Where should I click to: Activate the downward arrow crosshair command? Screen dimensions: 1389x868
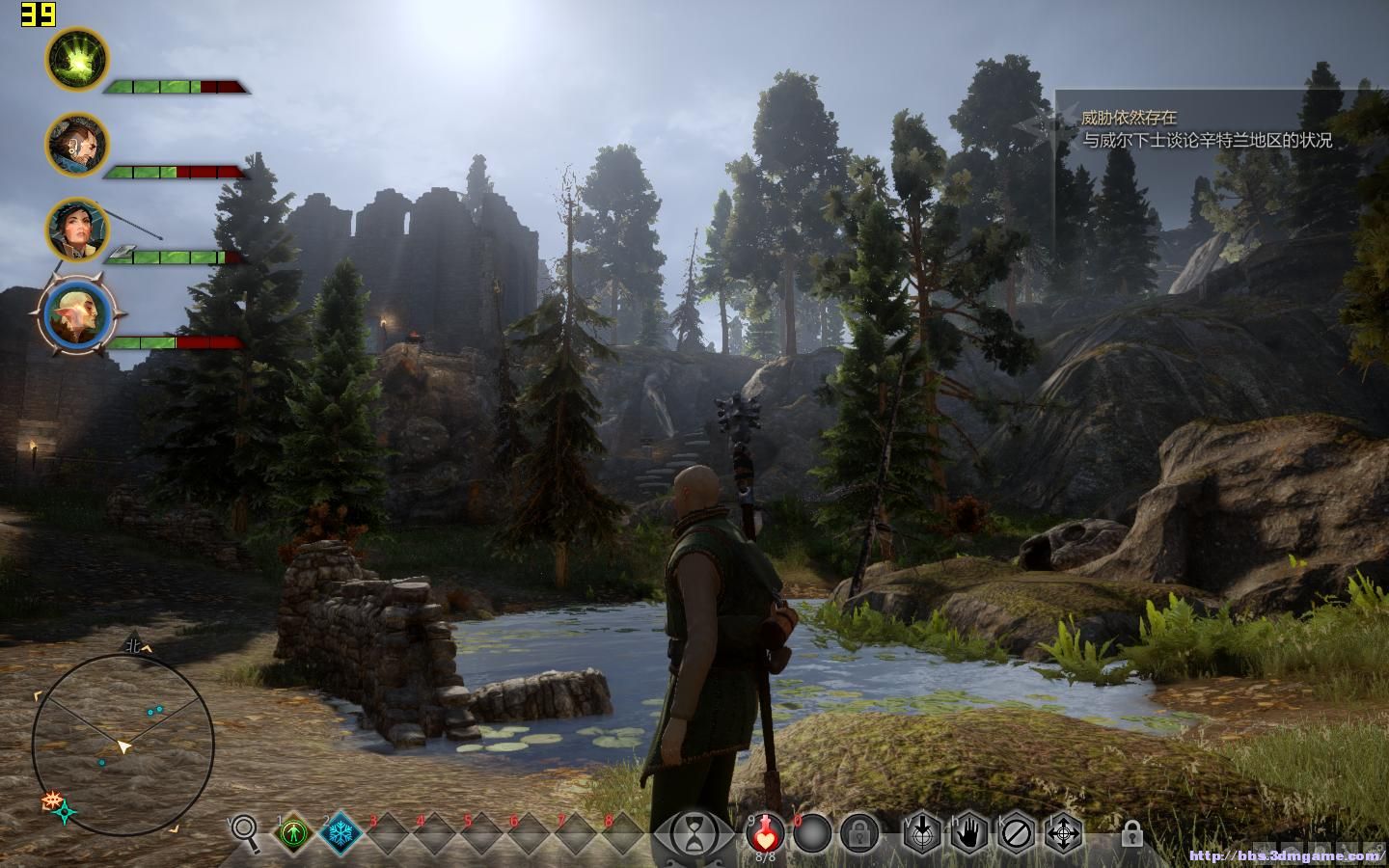coord(922,832)
